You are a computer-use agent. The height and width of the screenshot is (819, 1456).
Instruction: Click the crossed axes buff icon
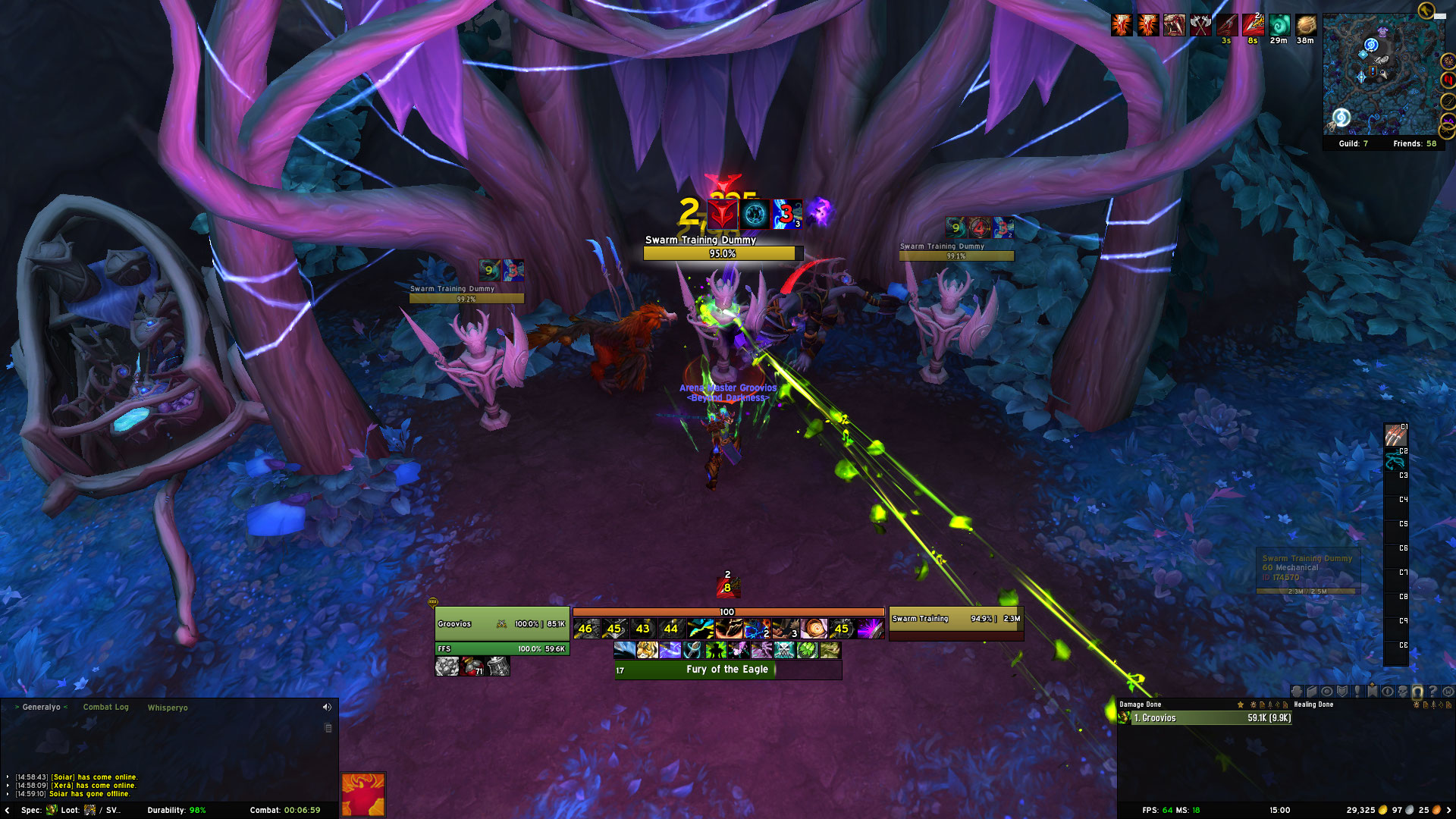(x=1200, y=25)
